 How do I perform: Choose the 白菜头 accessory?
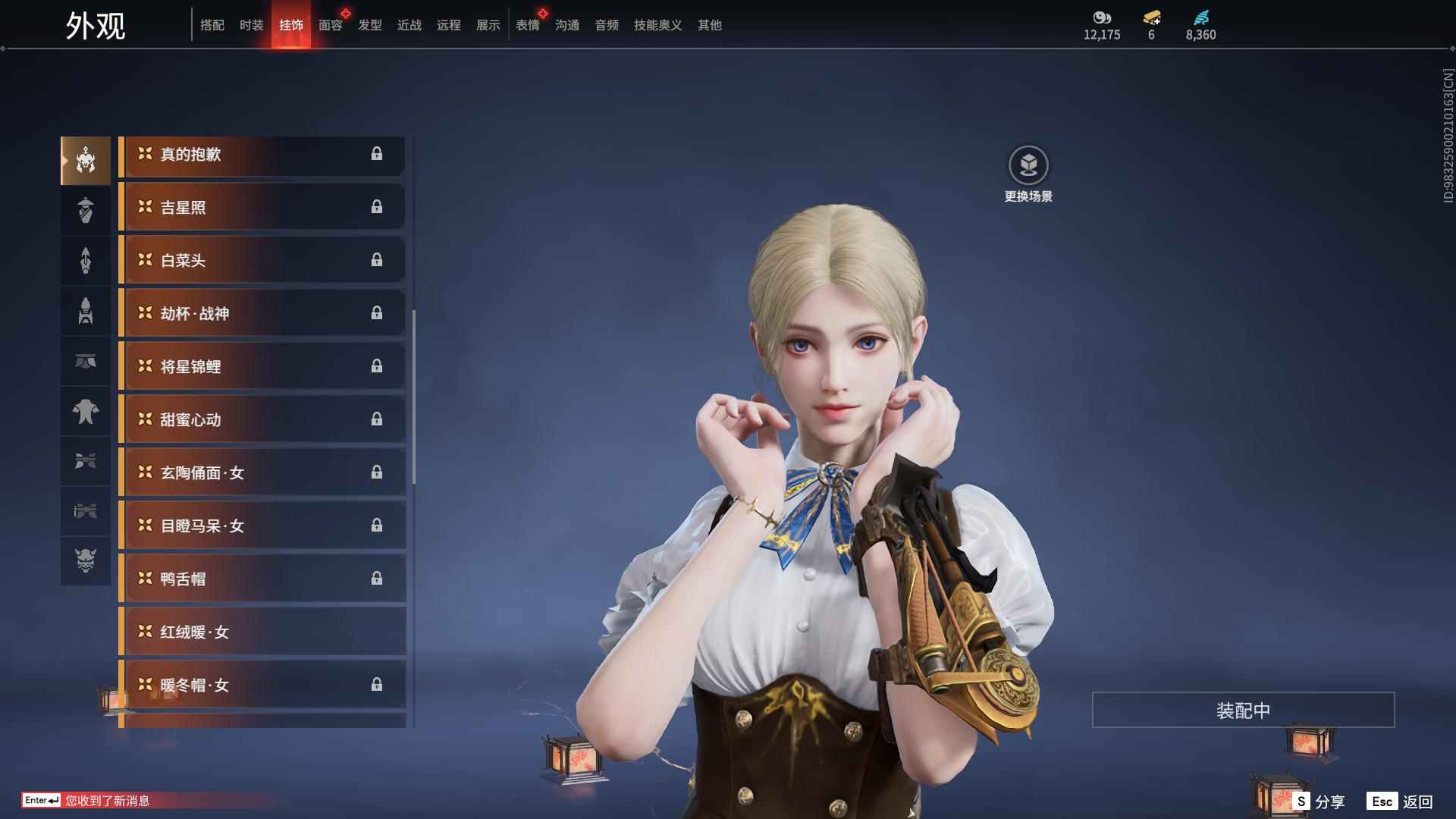tap(262, 261)
